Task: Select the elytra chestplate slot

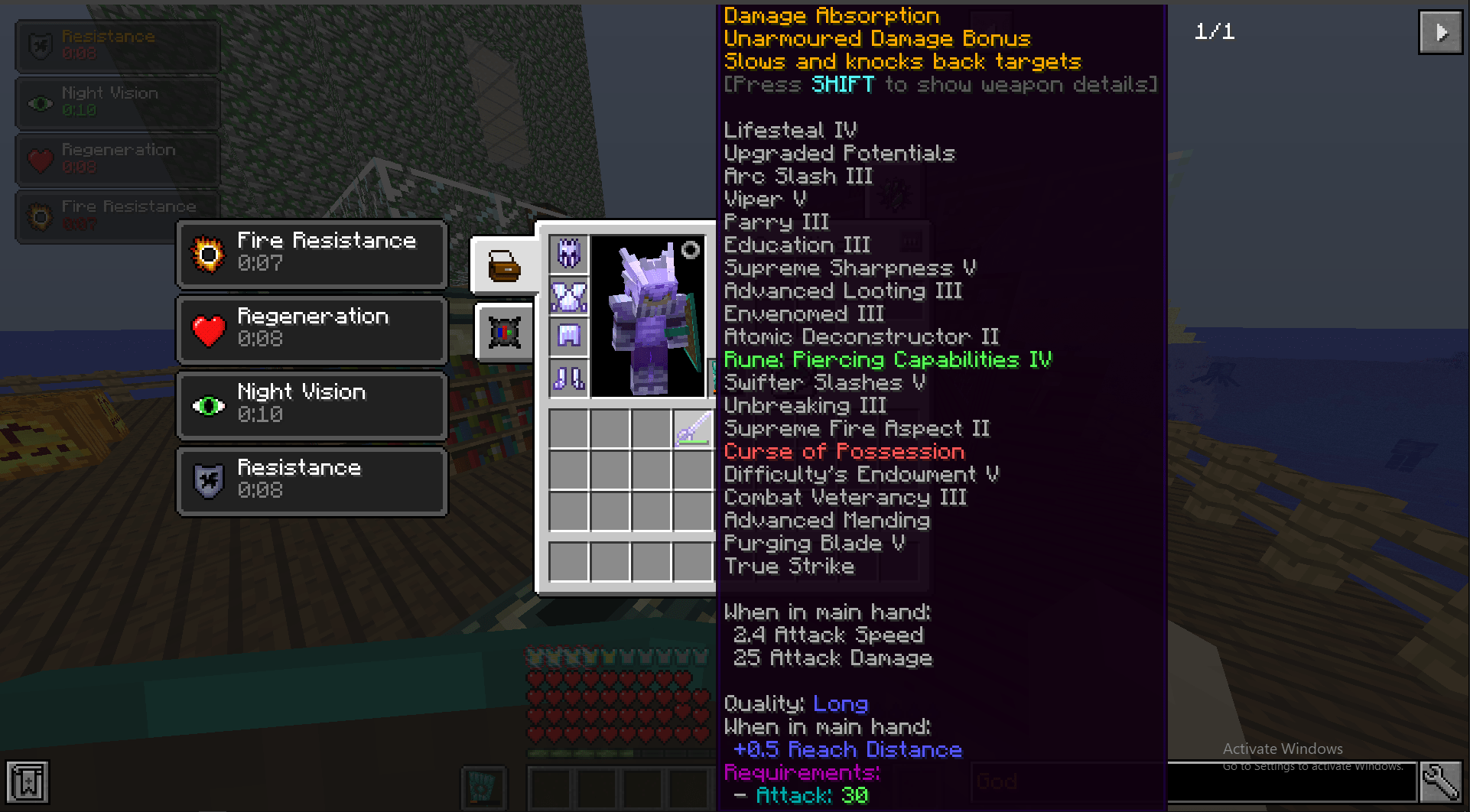Action: [x=568, y=296]
